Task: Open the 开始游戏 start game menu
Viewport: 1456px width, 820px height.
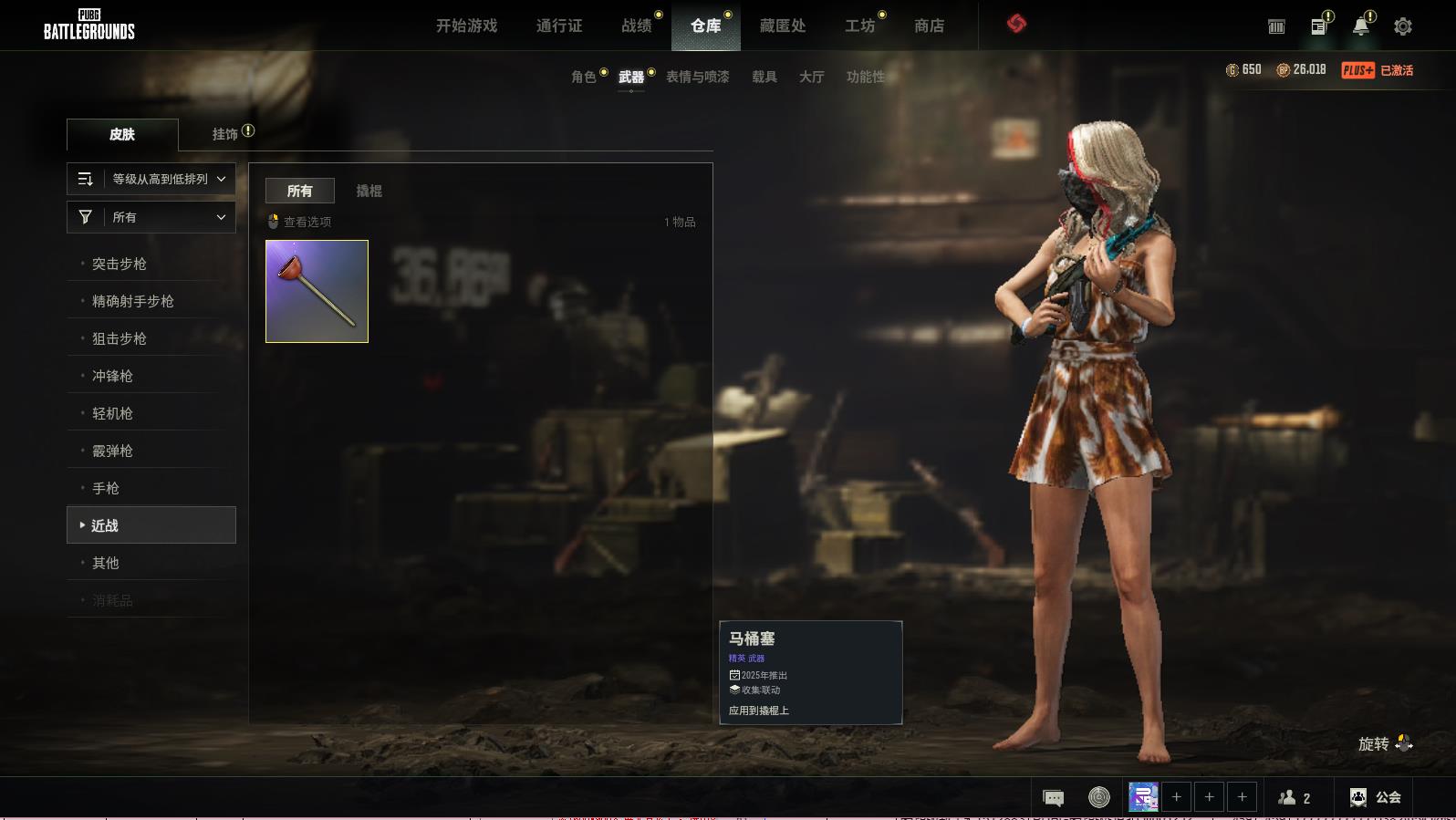Action: pos(466,26)
